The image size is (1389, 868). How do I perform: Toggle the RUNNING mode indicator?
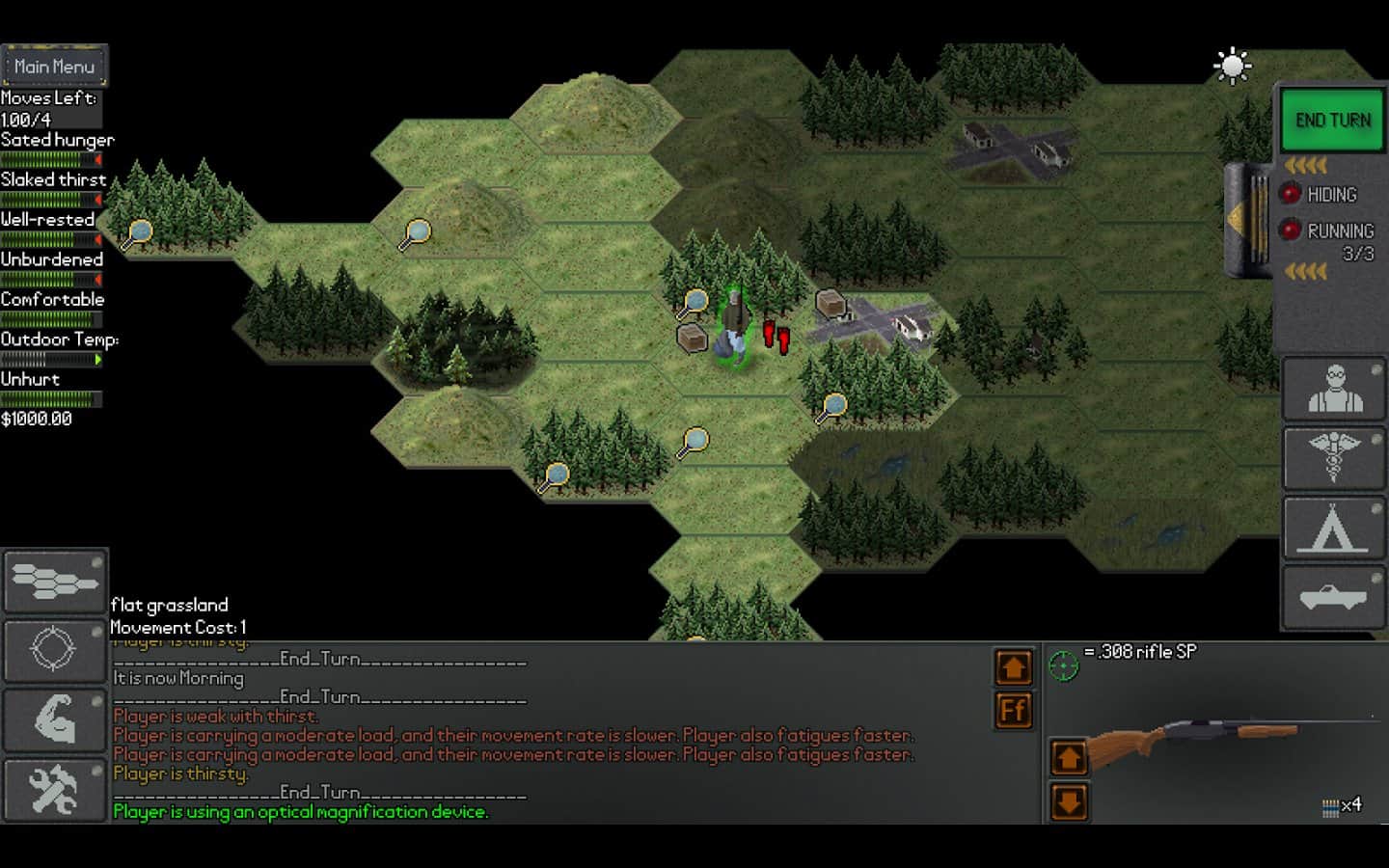tap(1291, 231)
